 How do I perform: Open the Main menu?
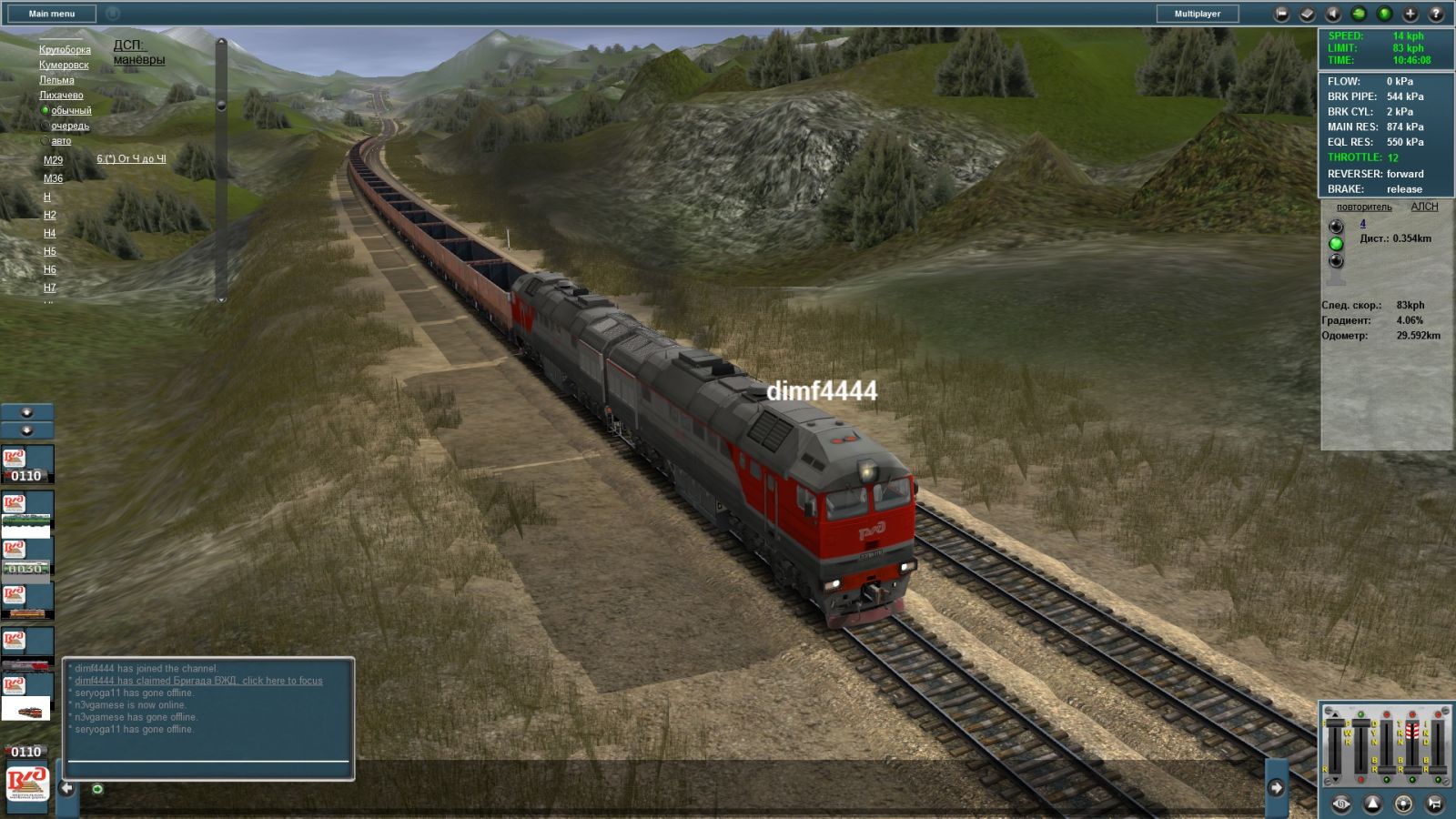click(52, 14)
